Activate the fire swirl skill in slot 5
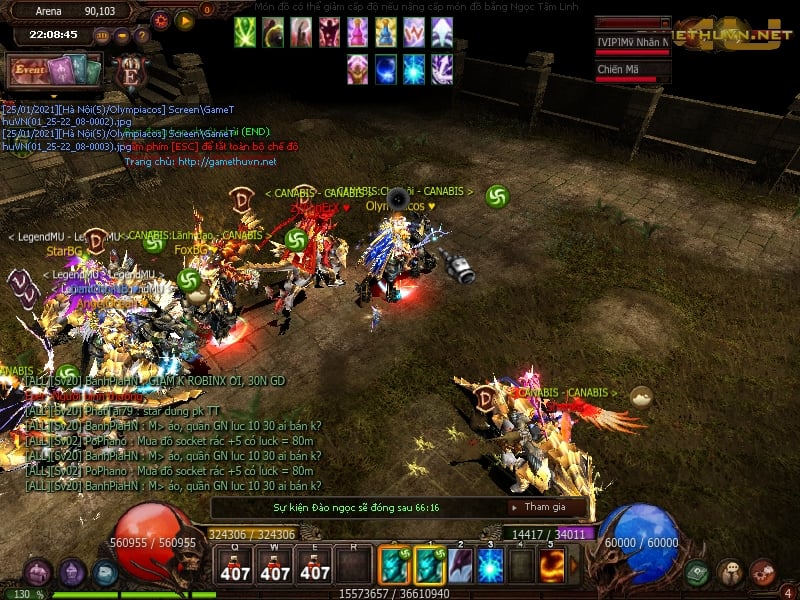Image resolution: width=800 pixels, height=600 pixels. pos(553,566)
